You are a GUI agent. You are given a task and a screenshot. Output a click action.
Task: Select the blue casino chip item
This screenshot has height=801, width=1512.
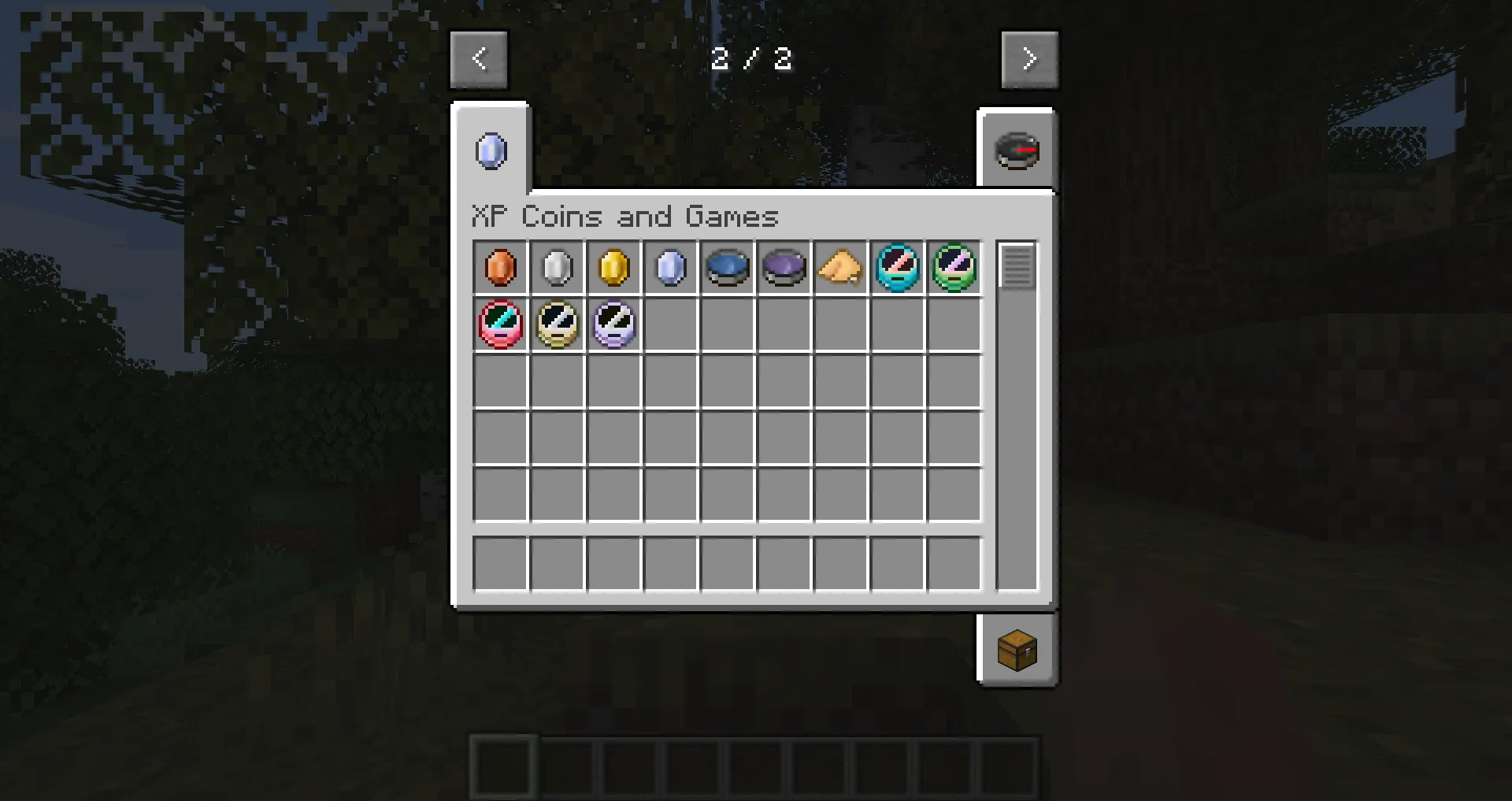click(728, 268)
